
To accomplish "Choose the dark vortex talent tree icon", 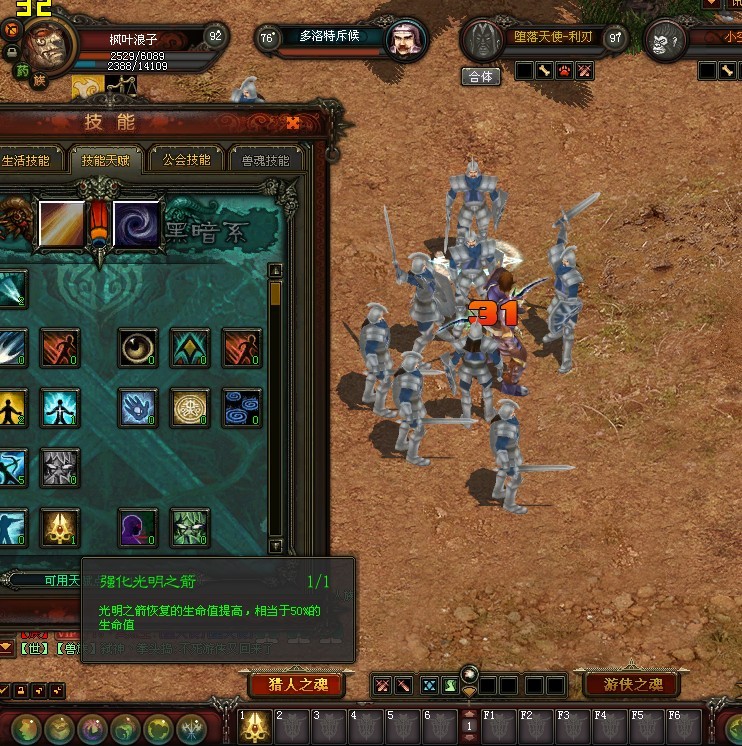I will point(137,222).
